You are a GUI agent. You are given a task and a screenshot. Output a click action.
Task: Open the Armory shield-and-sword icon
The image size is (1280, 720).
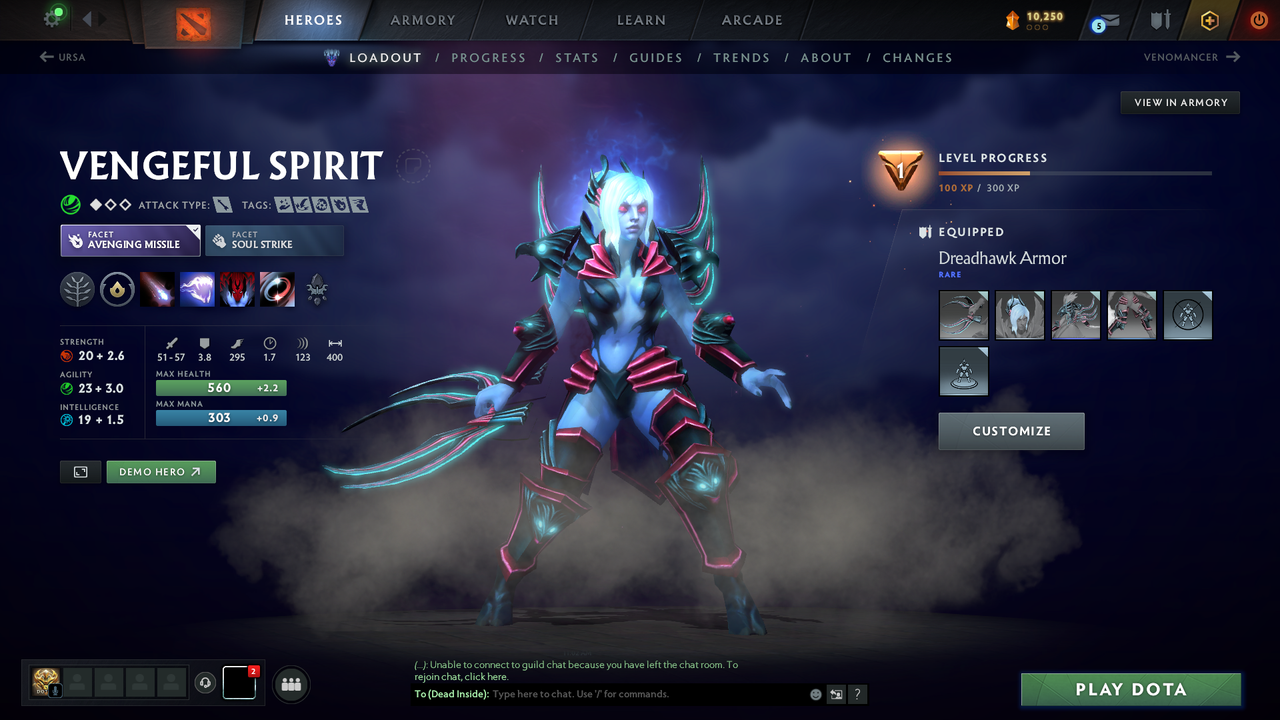(x=1162, y=19)
